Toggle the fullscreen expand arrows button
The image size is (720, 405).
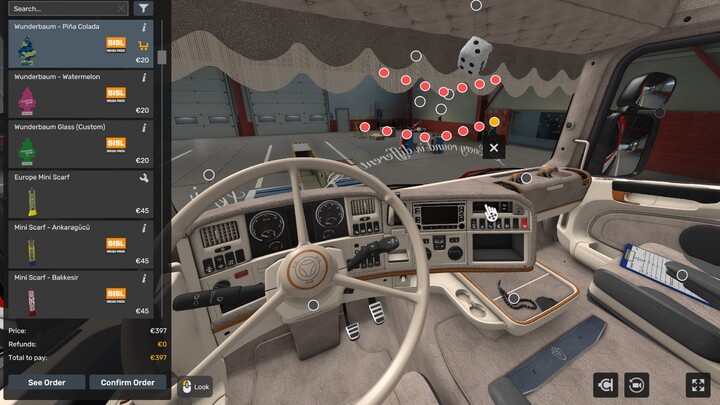pos(697,384)
